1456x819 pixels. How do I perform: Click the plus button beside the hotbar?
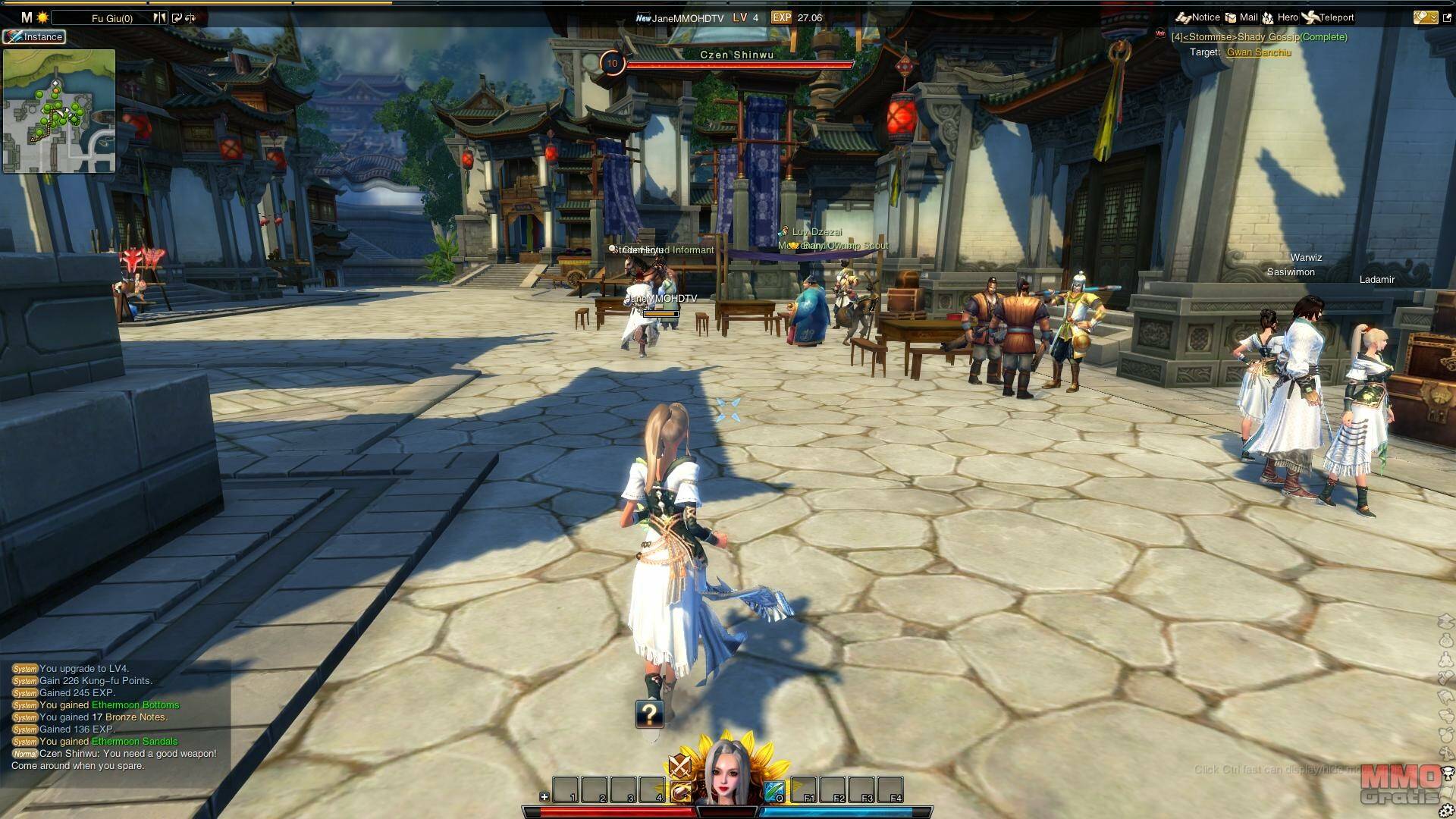coord(544,796)
